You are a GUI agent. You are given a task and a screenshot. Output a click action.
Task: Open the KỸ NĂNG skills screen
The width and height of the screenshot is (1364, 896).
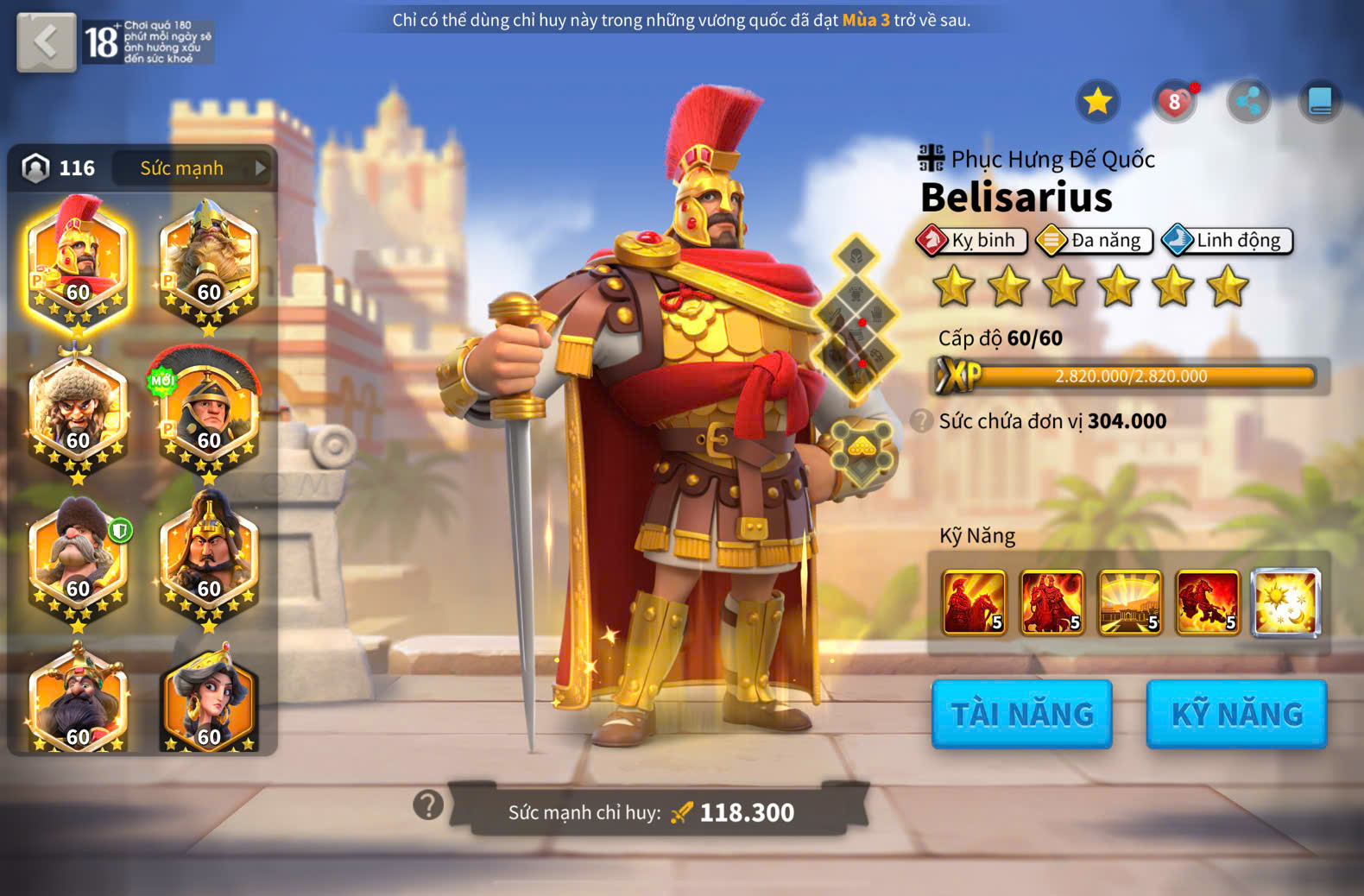coord(1236,714)
